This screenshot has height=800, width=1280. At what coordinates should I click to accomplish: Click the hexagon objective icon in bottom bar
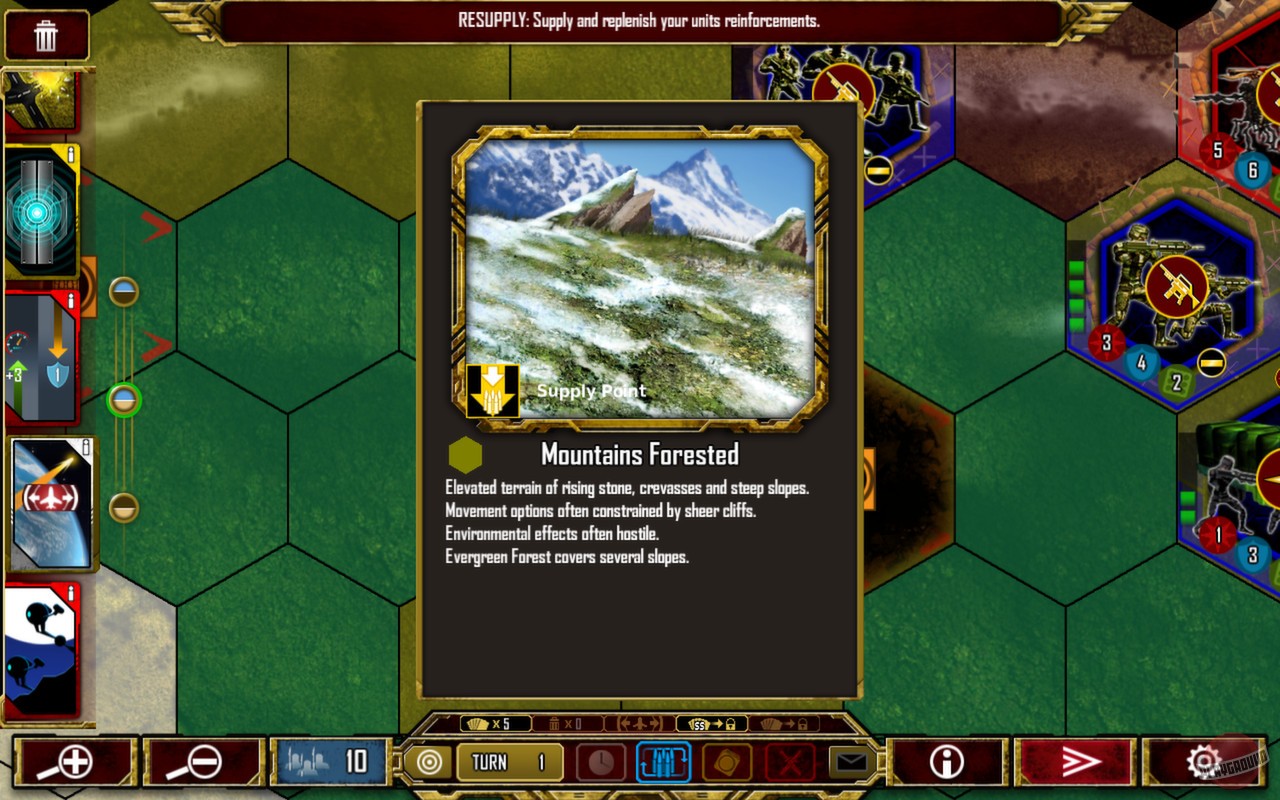click(x=725, y=760)
